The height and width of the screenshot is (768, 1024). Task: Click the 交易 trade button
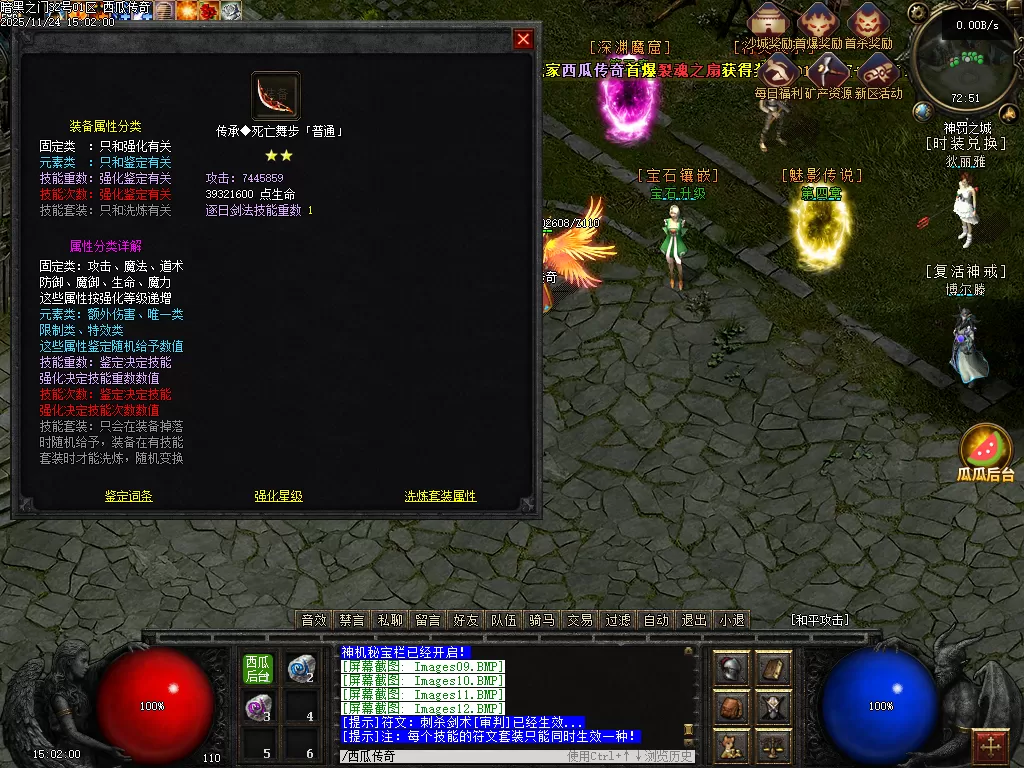(x=580, y=620)
